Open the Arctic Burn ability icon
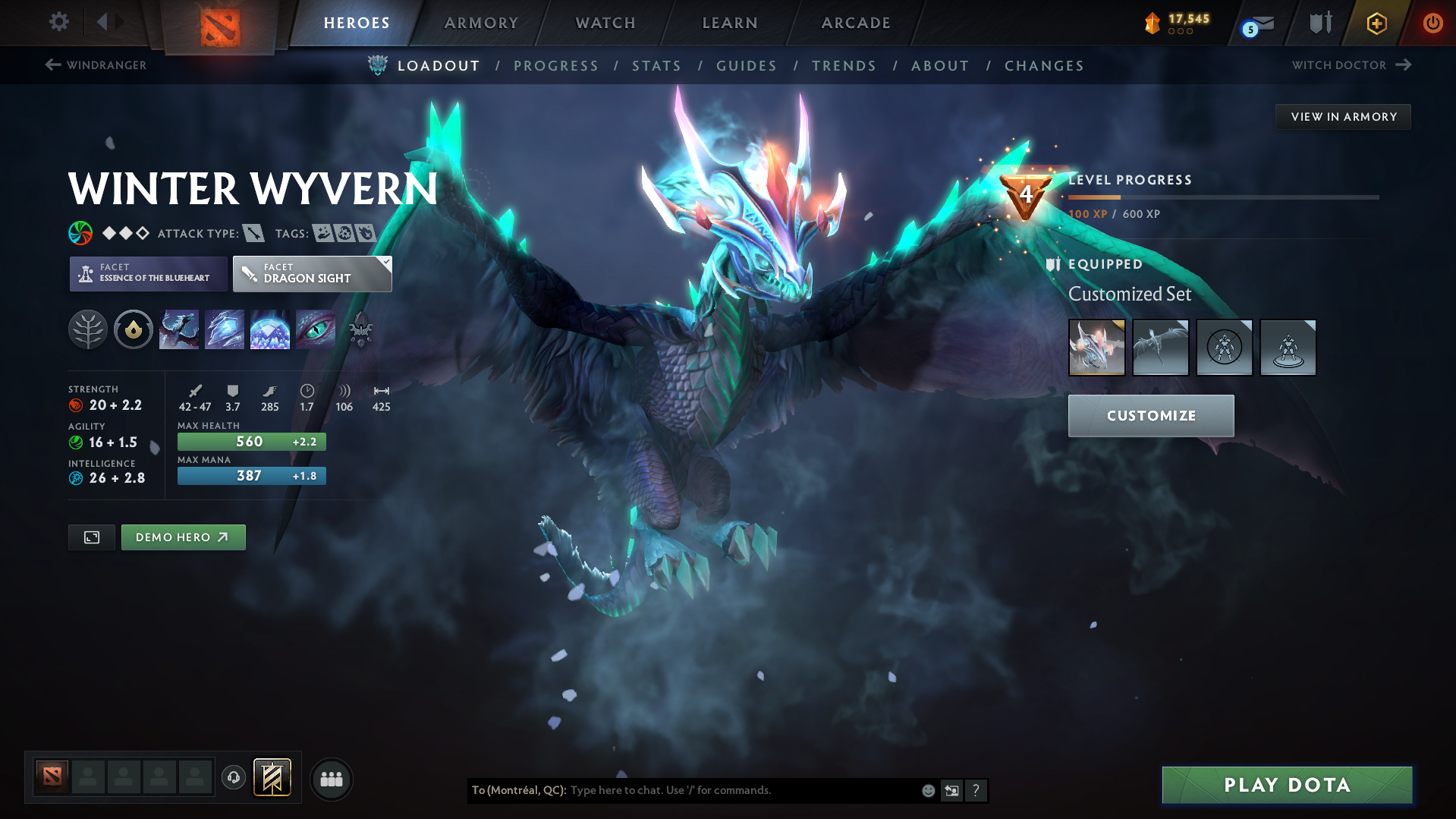The width and height of the screenshot is (1456, 819). [x=179, y=329]
